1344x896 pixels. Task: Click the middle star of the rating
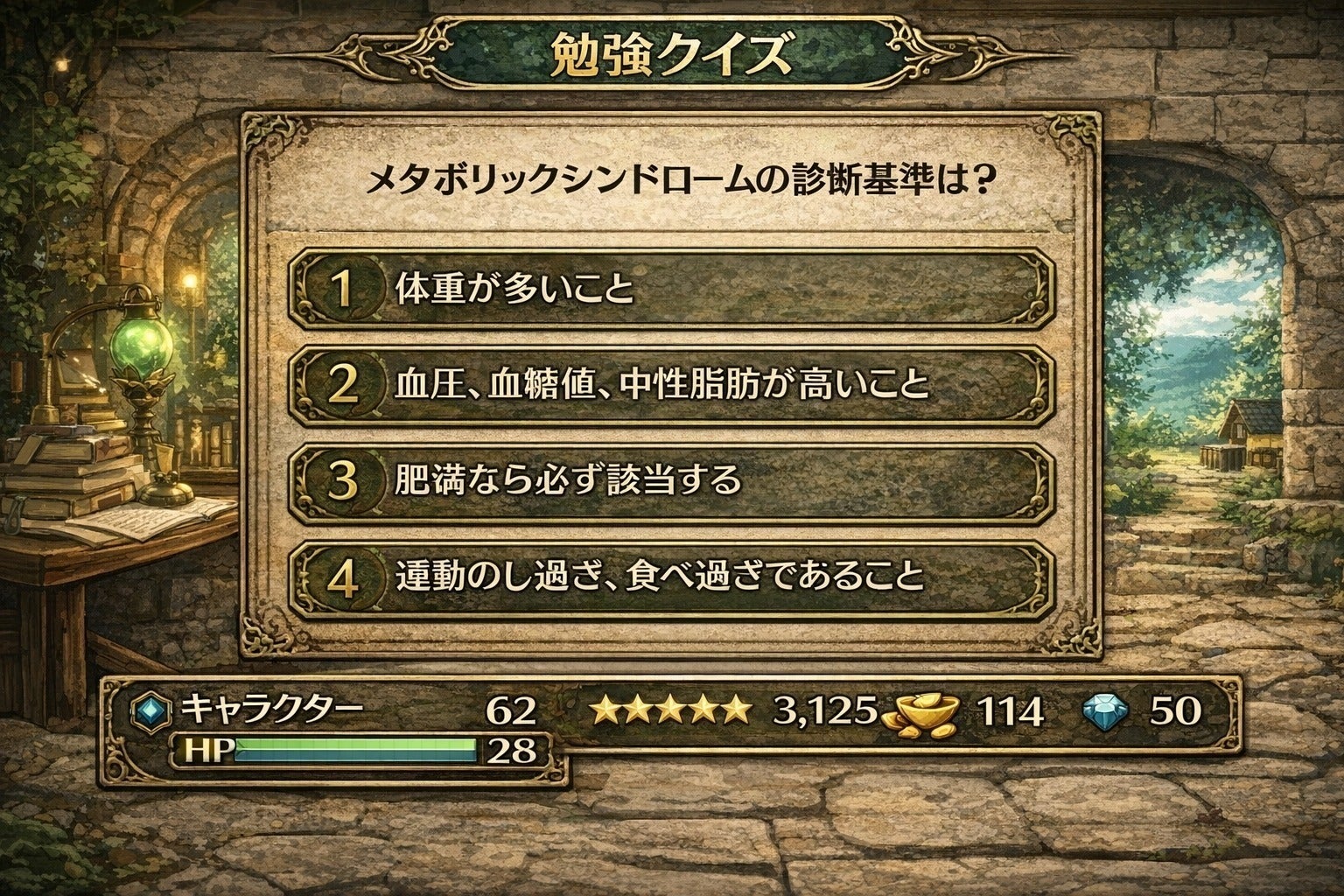tap(673, 708)
